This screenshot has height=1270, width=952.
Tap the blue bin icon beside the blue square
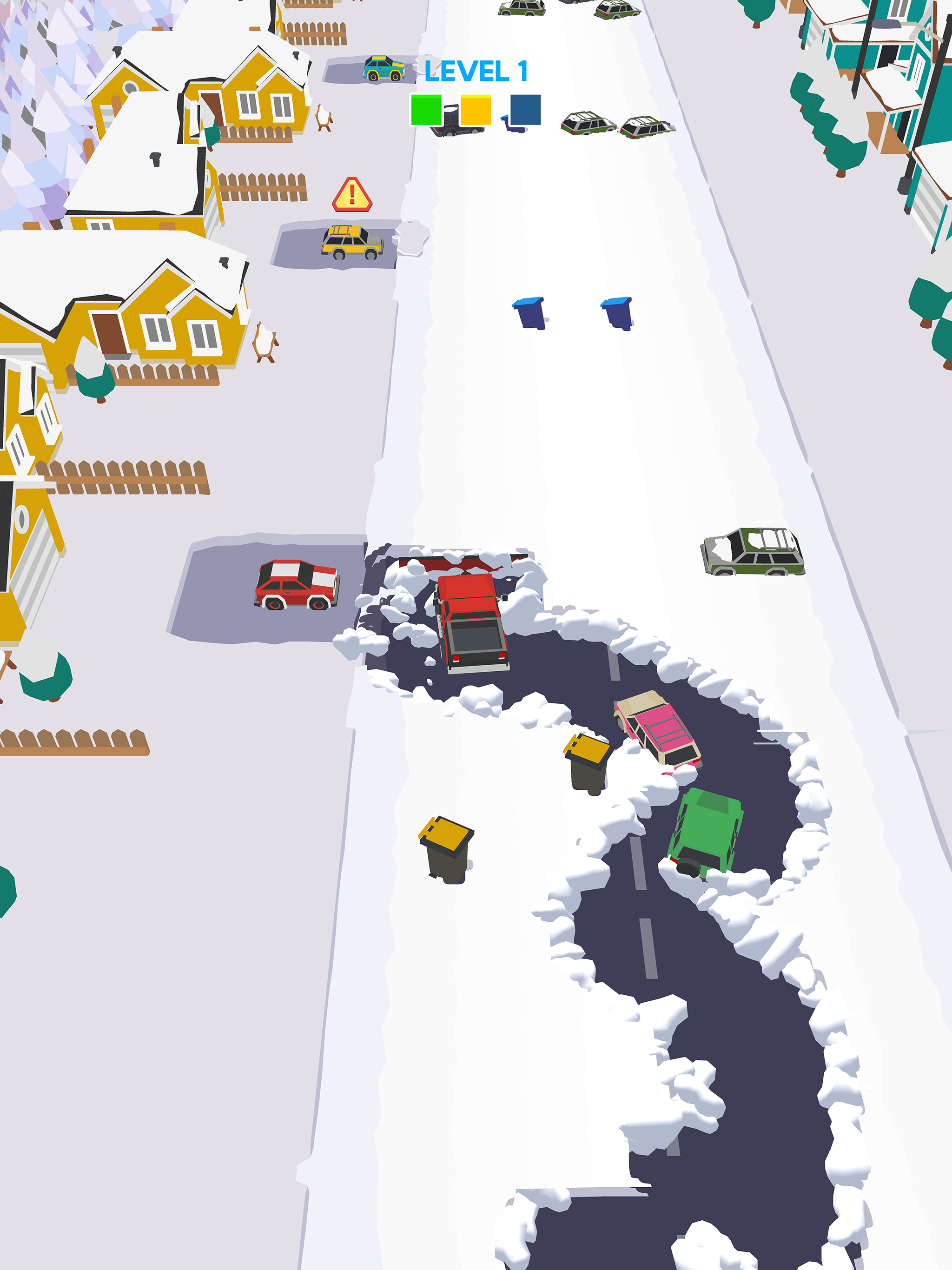coord(511,127)
